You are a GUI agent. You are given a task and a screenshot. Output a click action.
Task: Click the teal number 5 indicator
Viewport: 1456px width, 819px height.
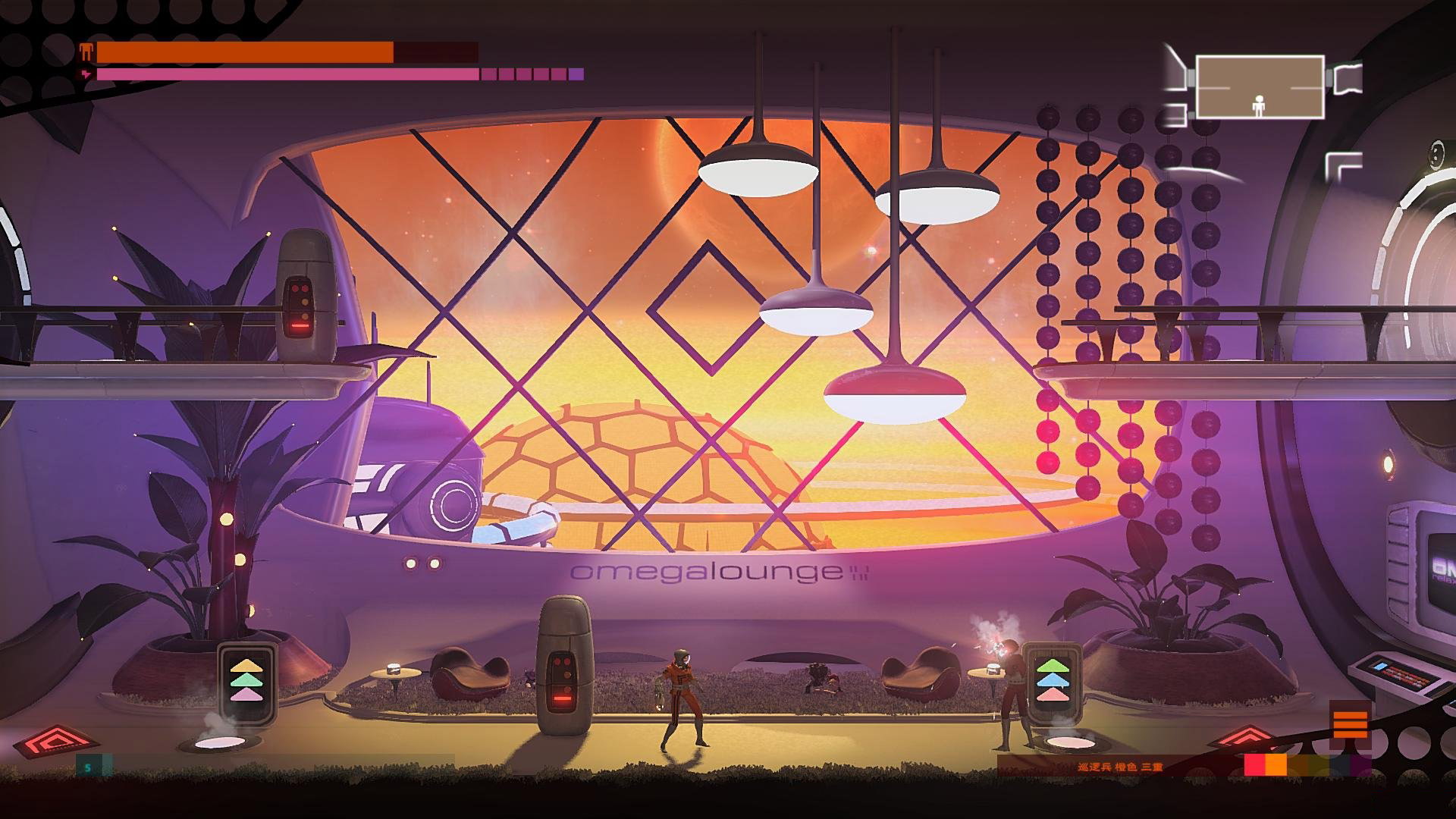(x=88, y=767)
